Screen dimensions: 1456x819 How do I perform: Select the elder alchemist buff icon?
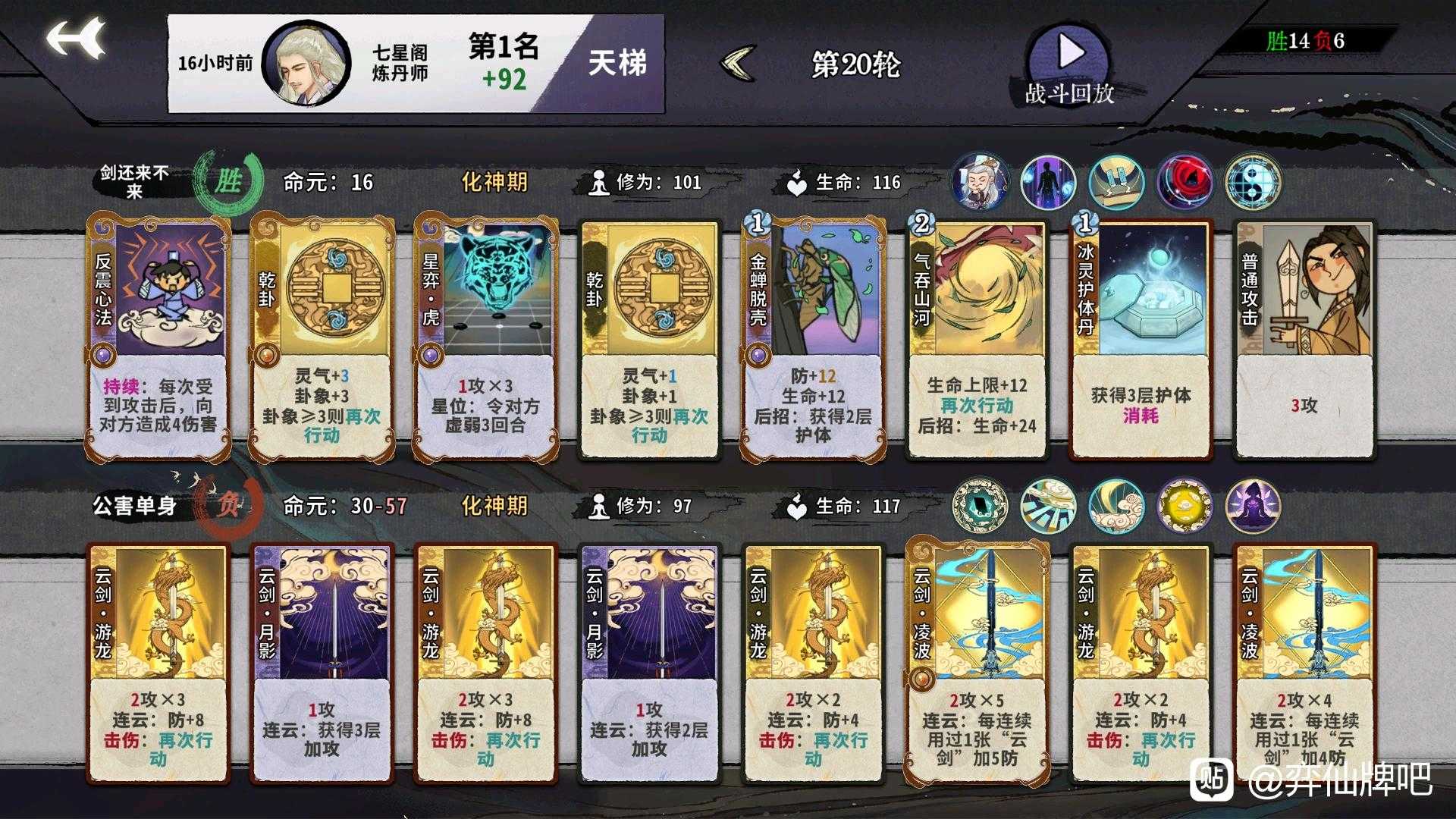point(978,182)
